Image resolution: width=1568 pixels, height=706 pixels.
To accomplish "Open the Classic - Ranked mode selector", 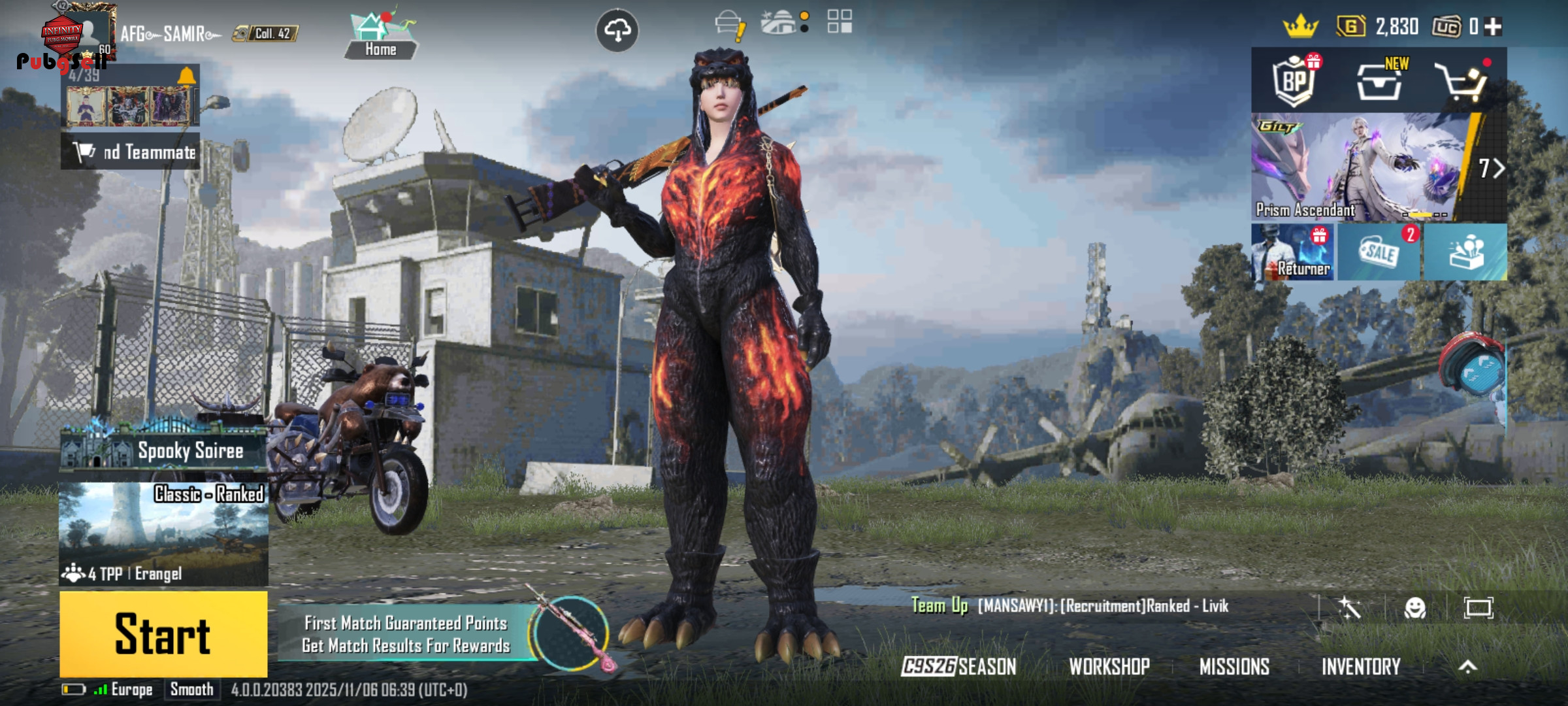I will click(x=163, y=533).
